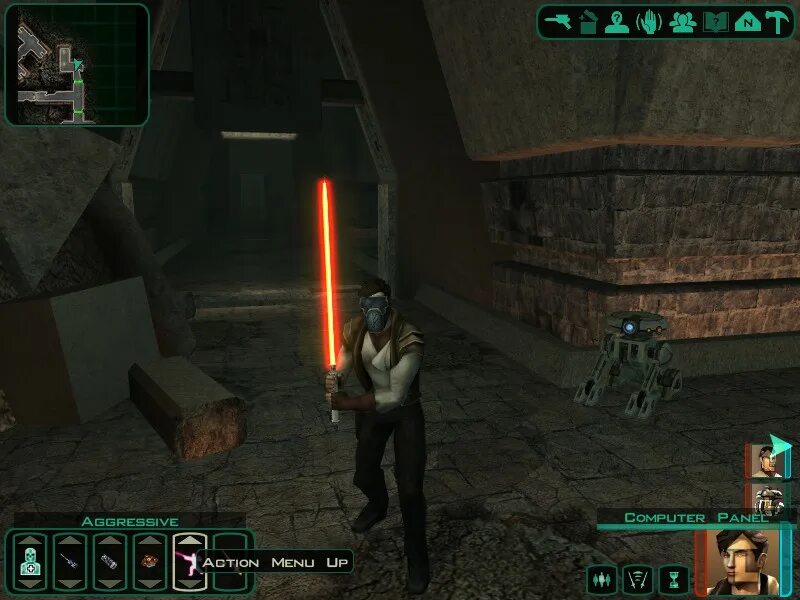Open the Character sheet silhouette icon
The width and height of the screenshot is (800, 600).
tap(617, 22)
